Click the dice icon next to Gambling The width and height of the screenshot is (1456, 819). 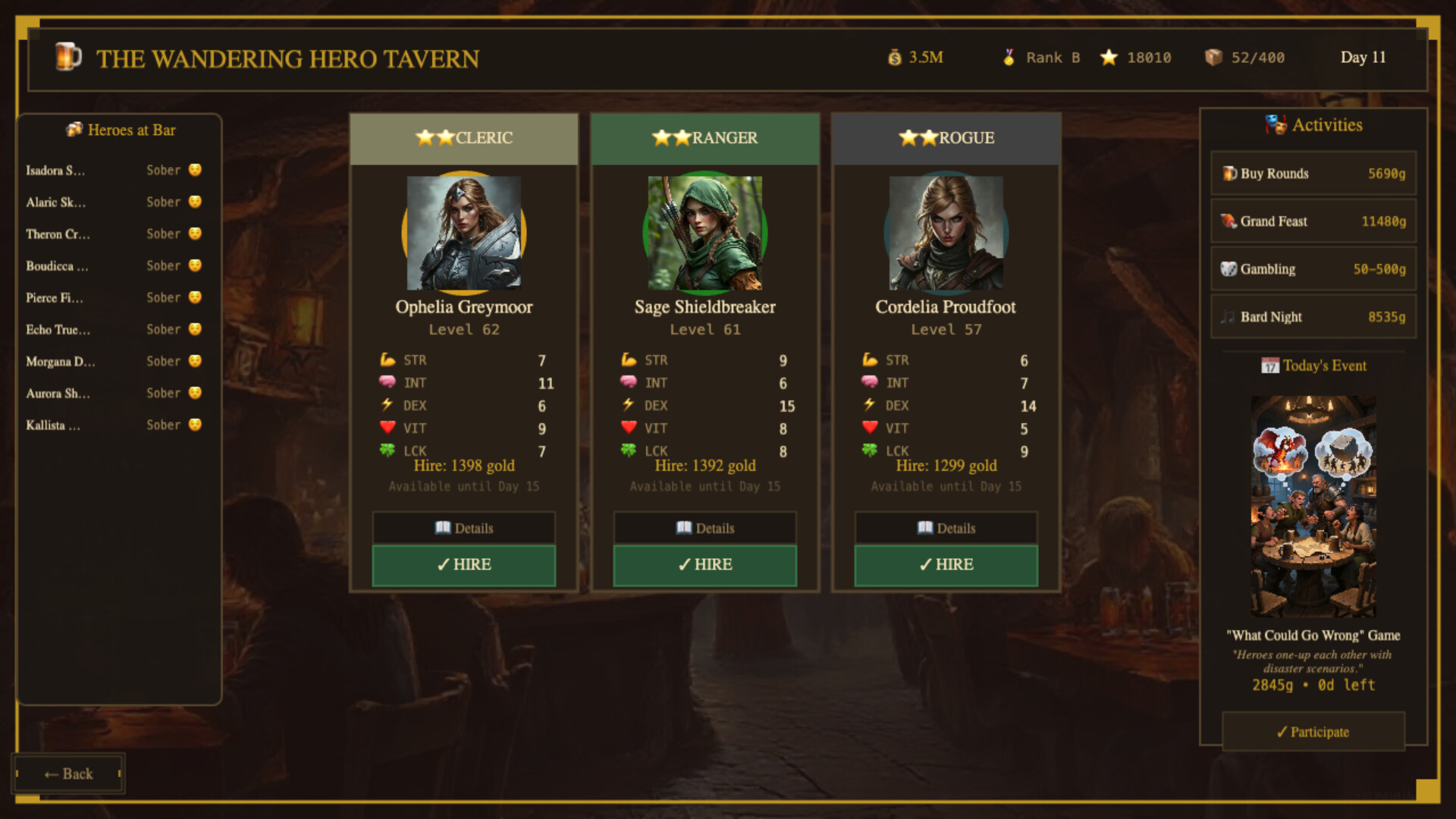[1230, 269]
